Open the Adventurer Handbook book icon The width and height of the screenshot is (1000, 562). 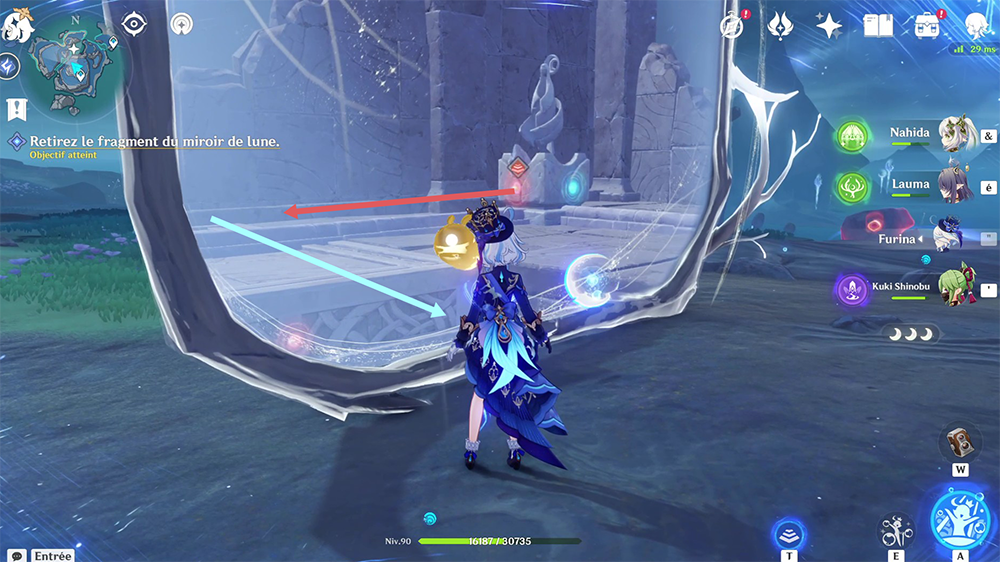[877, 25]
